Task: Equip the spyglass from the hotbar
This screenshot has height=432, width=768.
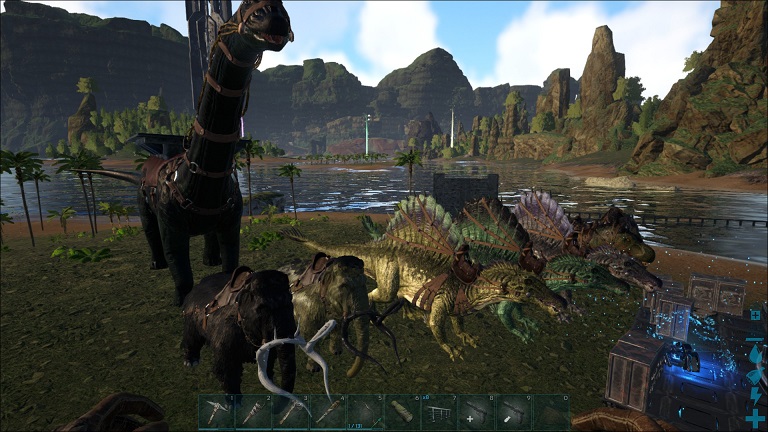Action: point(402,412)
